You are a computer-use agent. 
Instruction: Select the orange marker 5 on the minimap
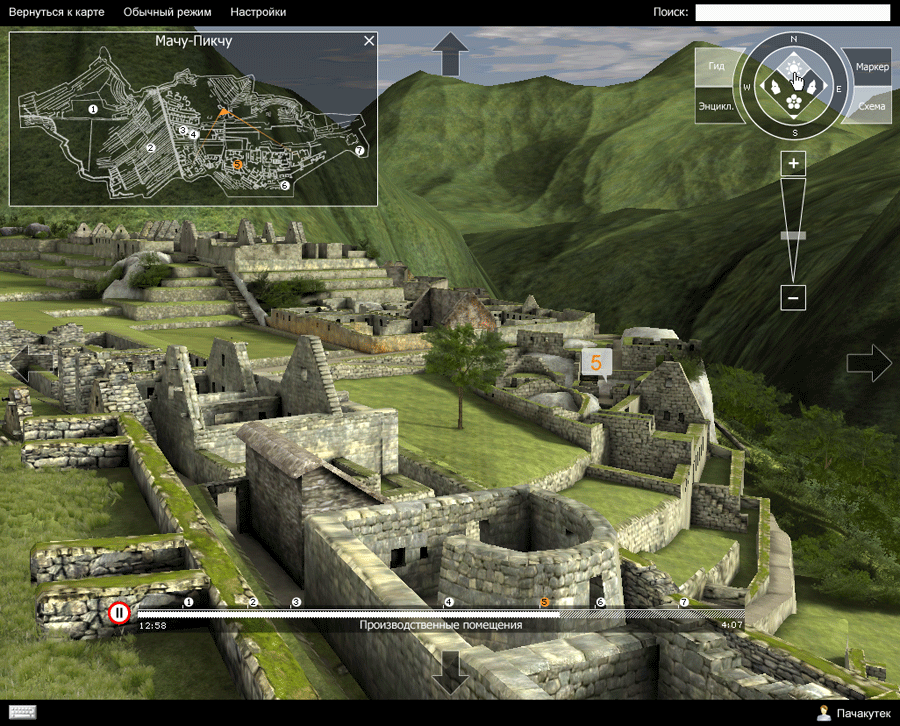[237, 163]
